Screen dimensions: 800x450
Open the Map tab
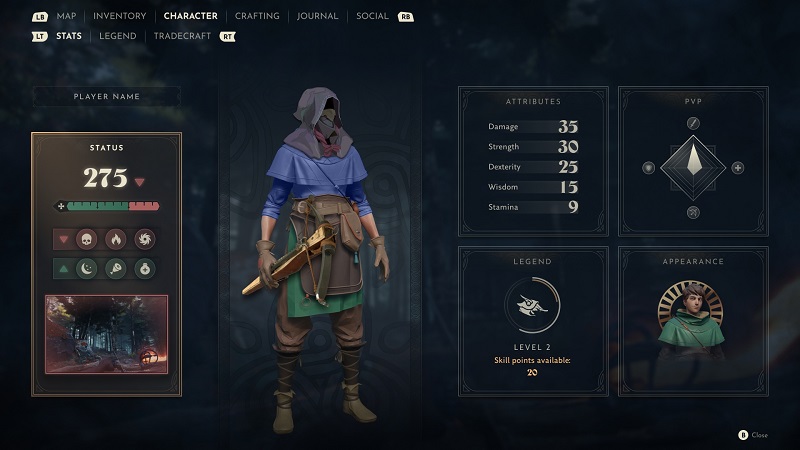[x=67, y=16]
